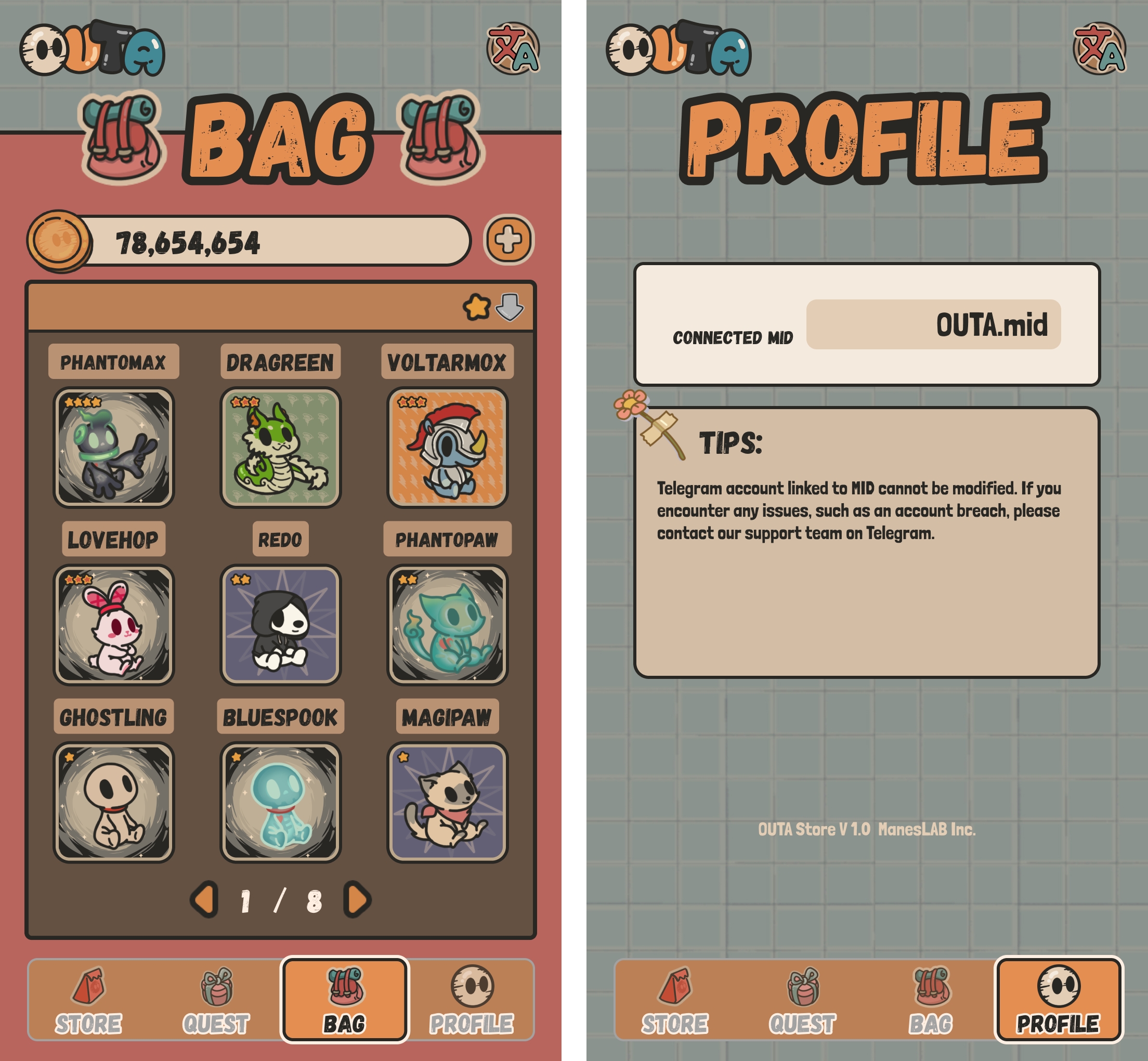Switch to Bag tab on Profile screen
Viewport: 1148px width, 1061px height.
930,1001
